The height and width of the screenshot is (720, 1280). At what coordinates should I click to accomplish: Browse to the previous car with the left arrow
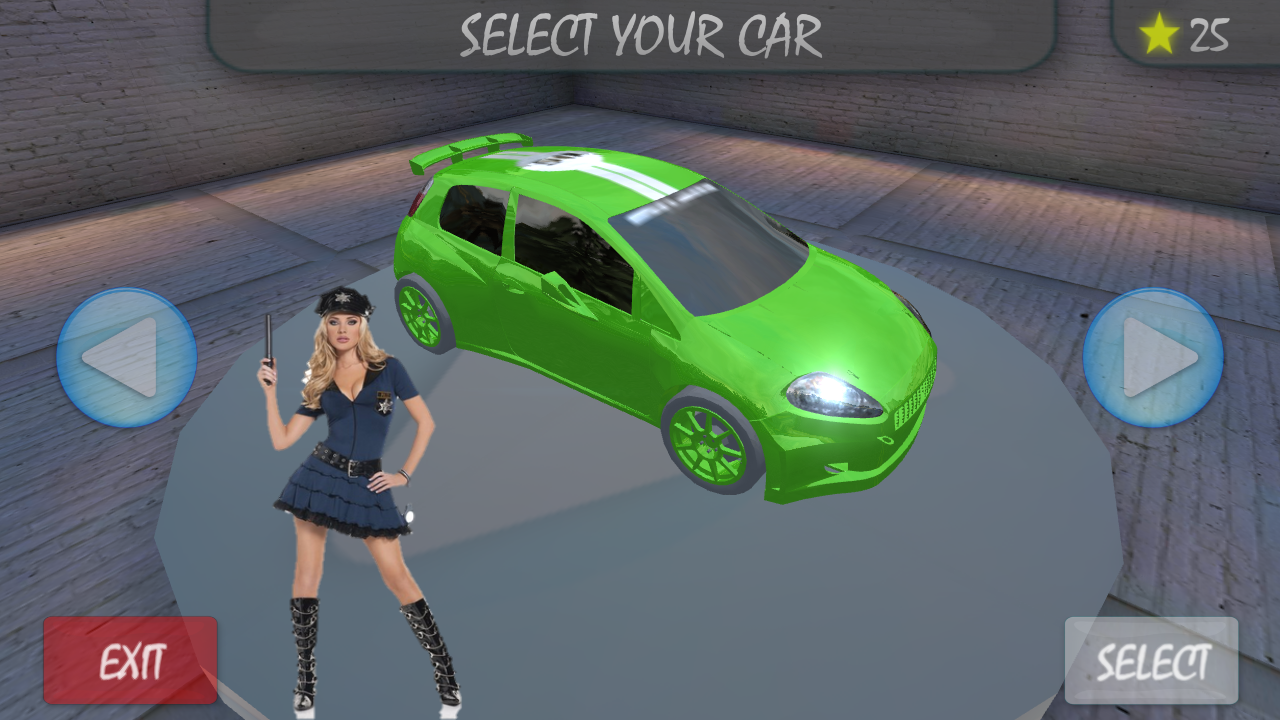tap(128, 357)
